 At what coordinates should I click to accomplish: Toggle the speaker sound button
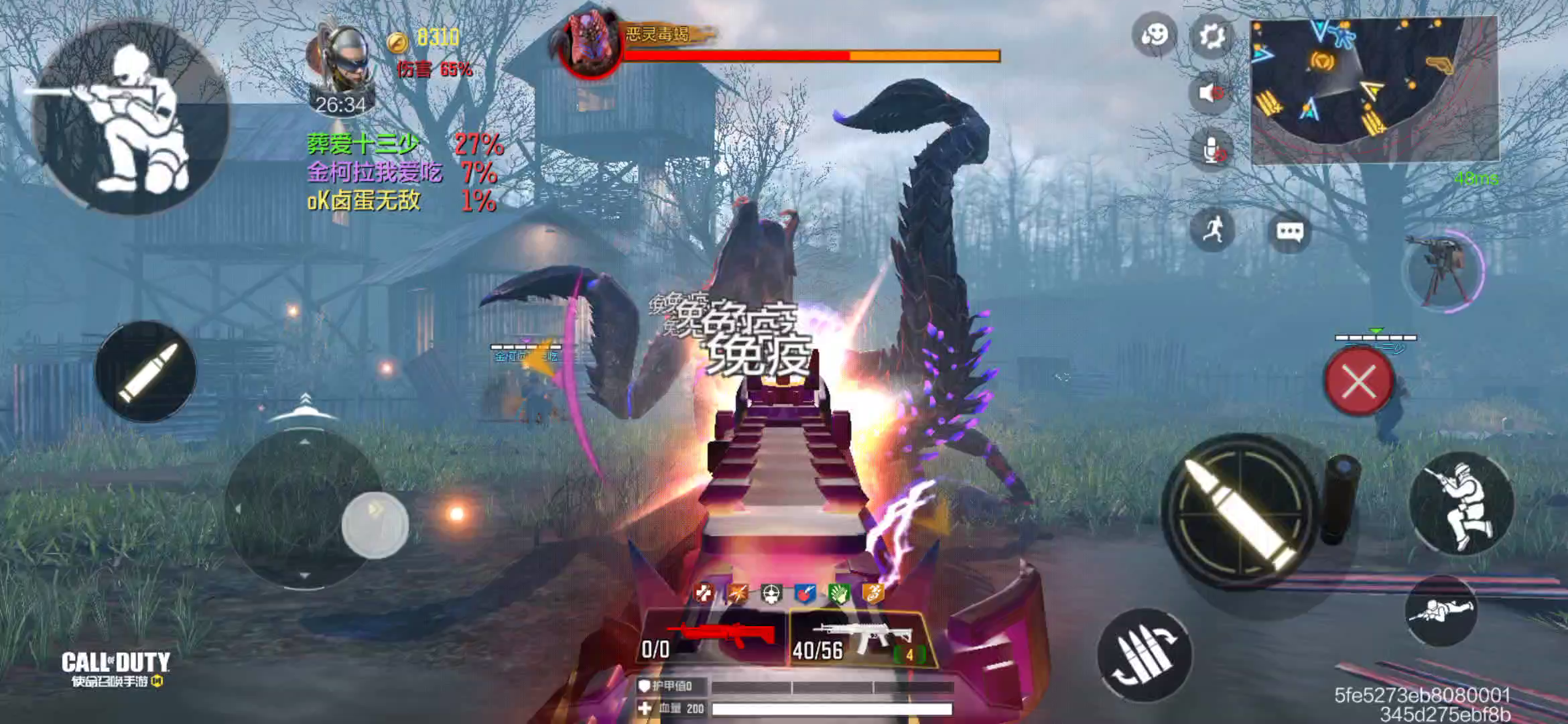pos(1212,93)
